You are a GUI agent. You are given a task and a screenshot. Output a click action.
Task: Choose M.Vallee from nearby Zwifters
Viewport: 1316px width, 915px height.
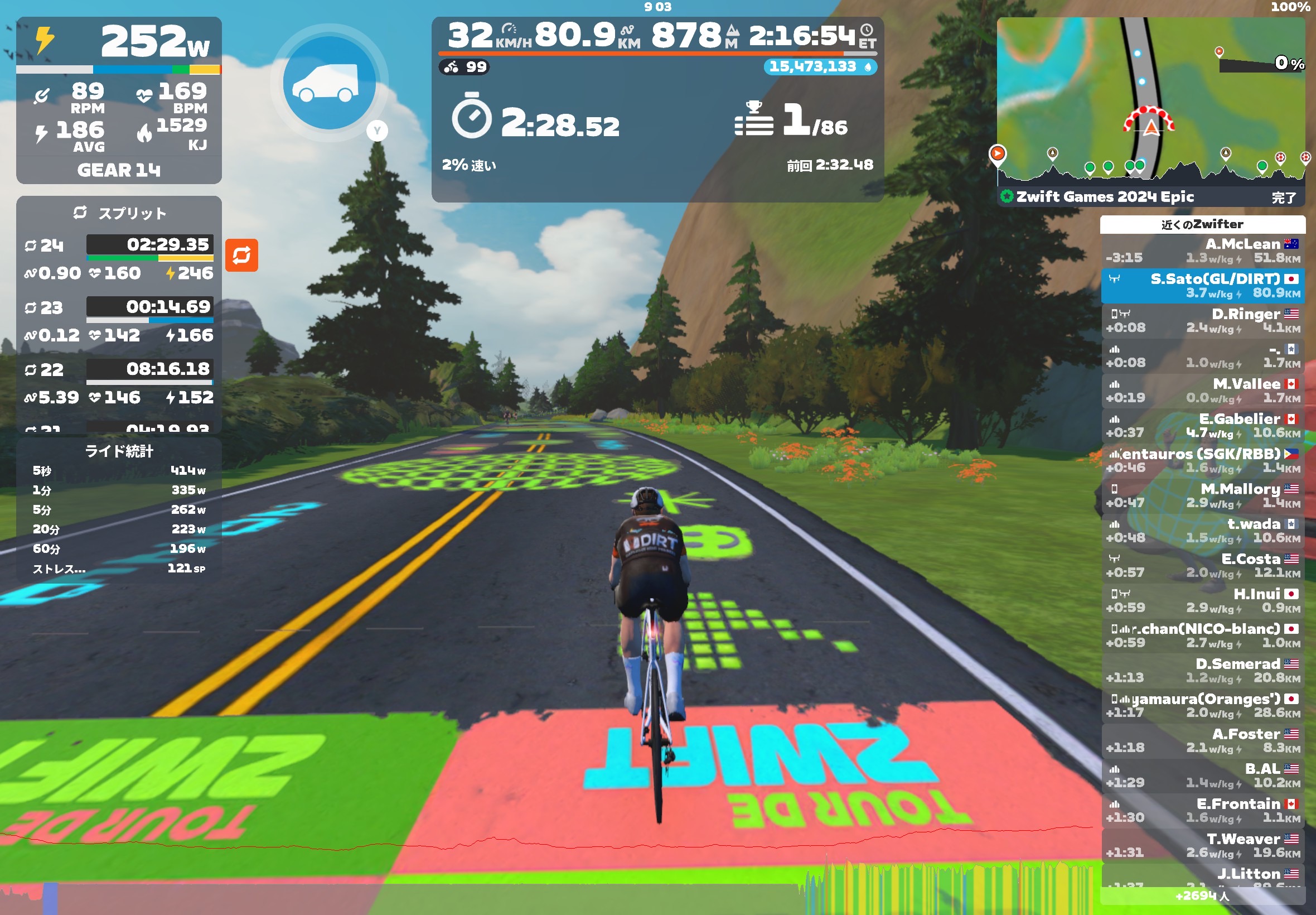pos(1202,391)
